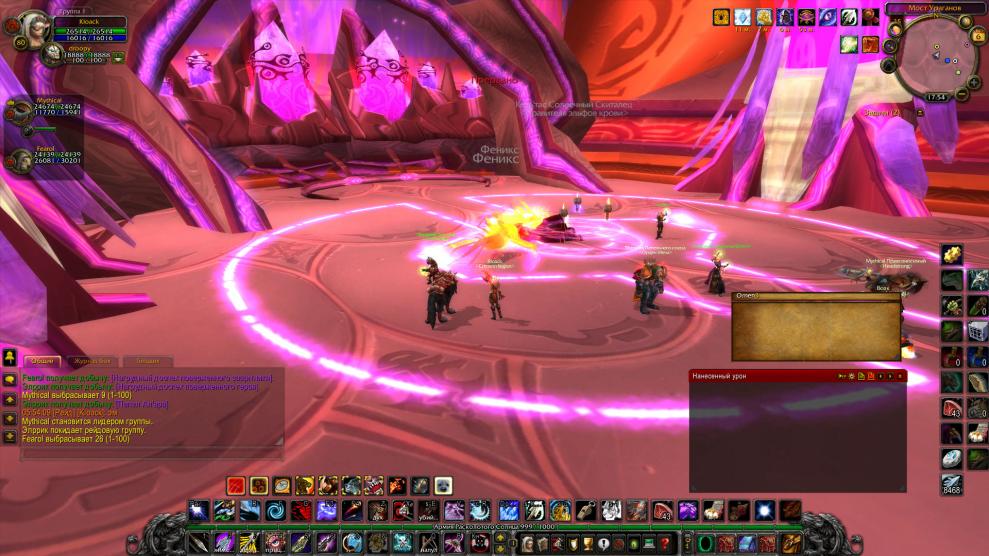Open the help red question mark button

coord(664,543)
